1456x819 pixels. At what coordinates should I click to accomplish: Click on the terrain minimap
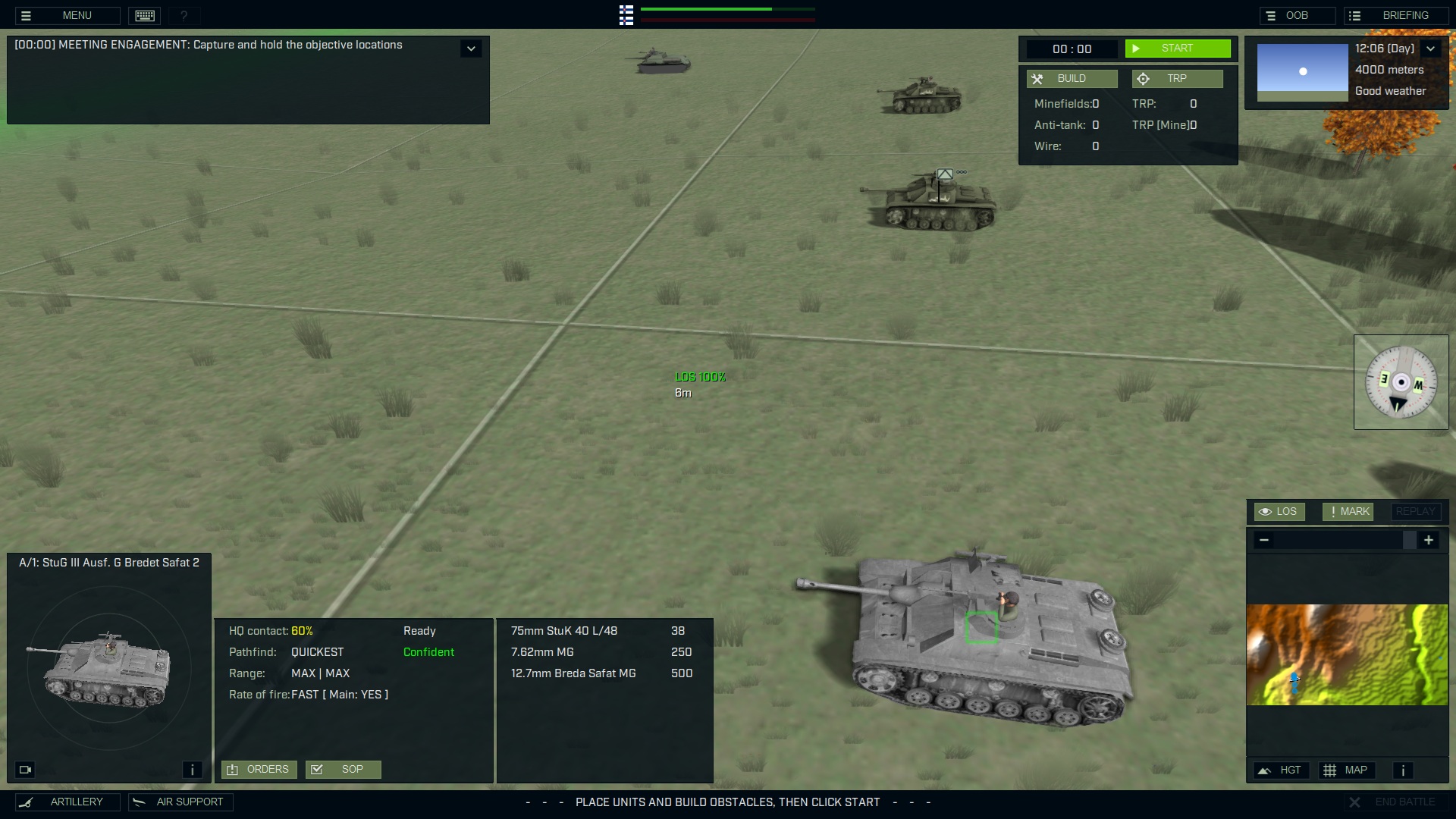[x=1347, y=654]
